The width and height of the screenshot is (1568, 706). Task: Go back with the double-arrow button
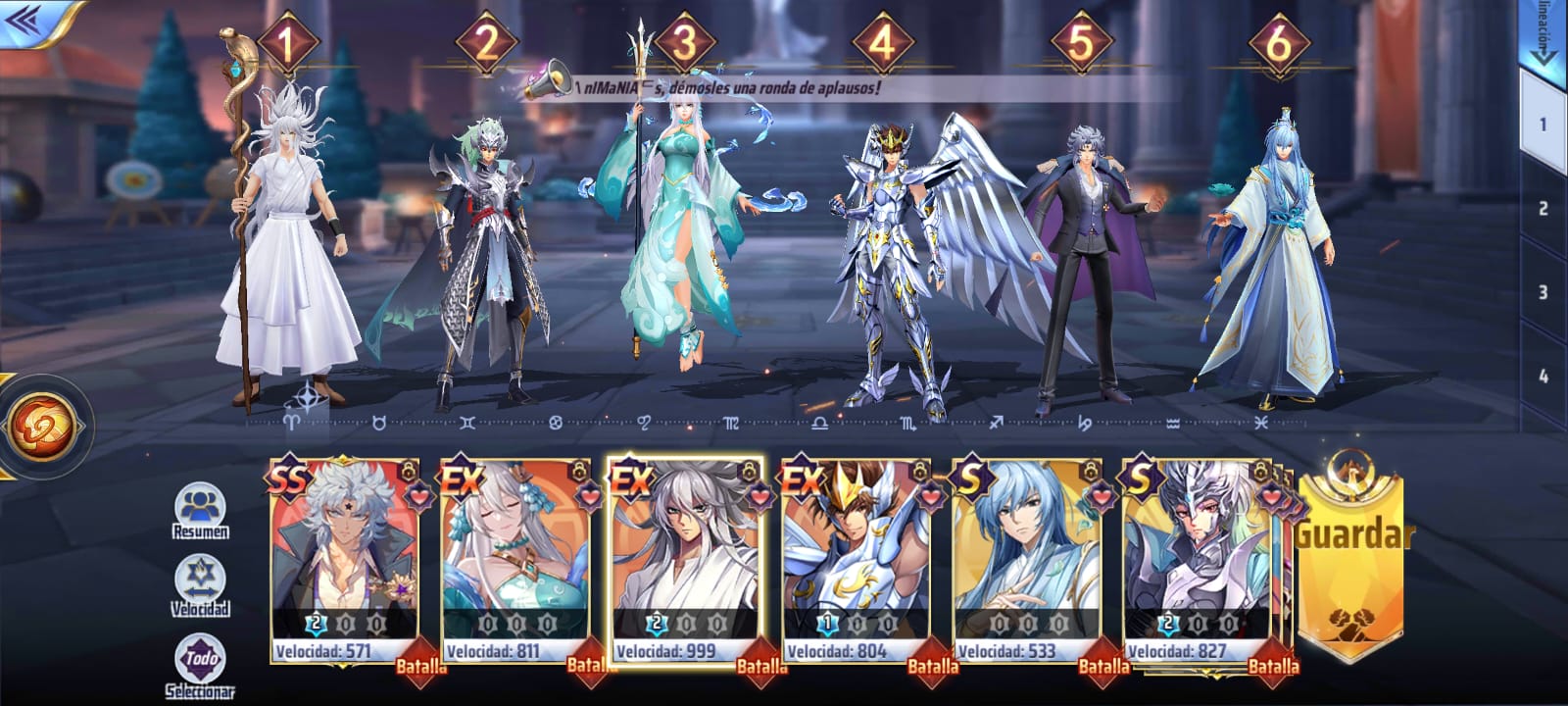(x=27, y=21)
